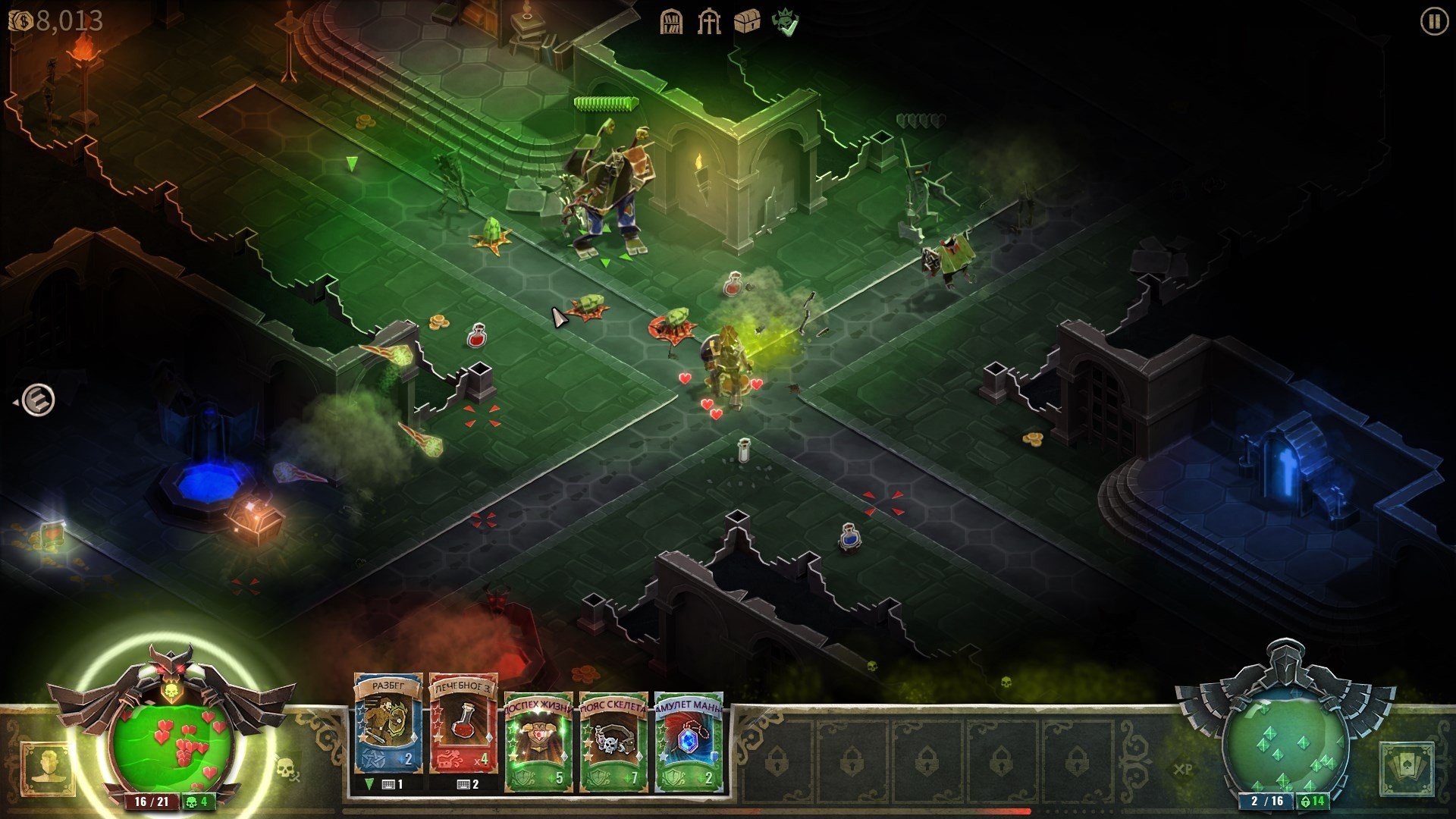Click the crowned skull boss objective icon
The height and width of the screenshot is (819, 1456).
785,22
